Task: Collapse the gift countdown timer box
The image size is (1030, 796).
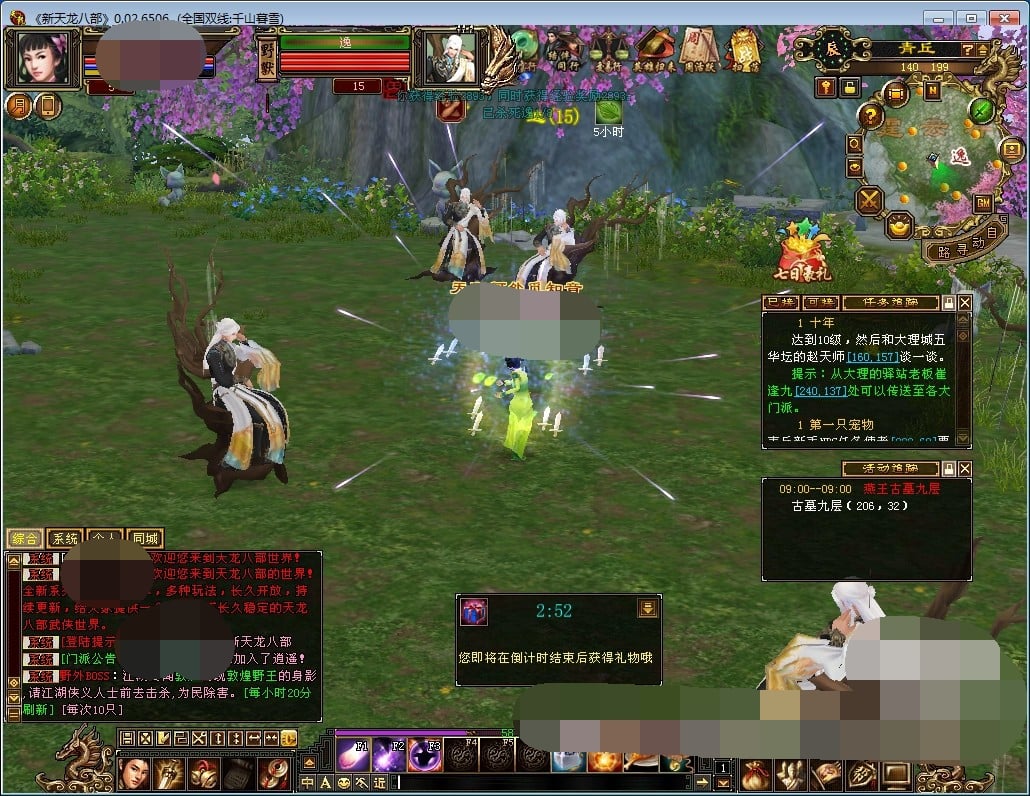Action: click(647, 608)
